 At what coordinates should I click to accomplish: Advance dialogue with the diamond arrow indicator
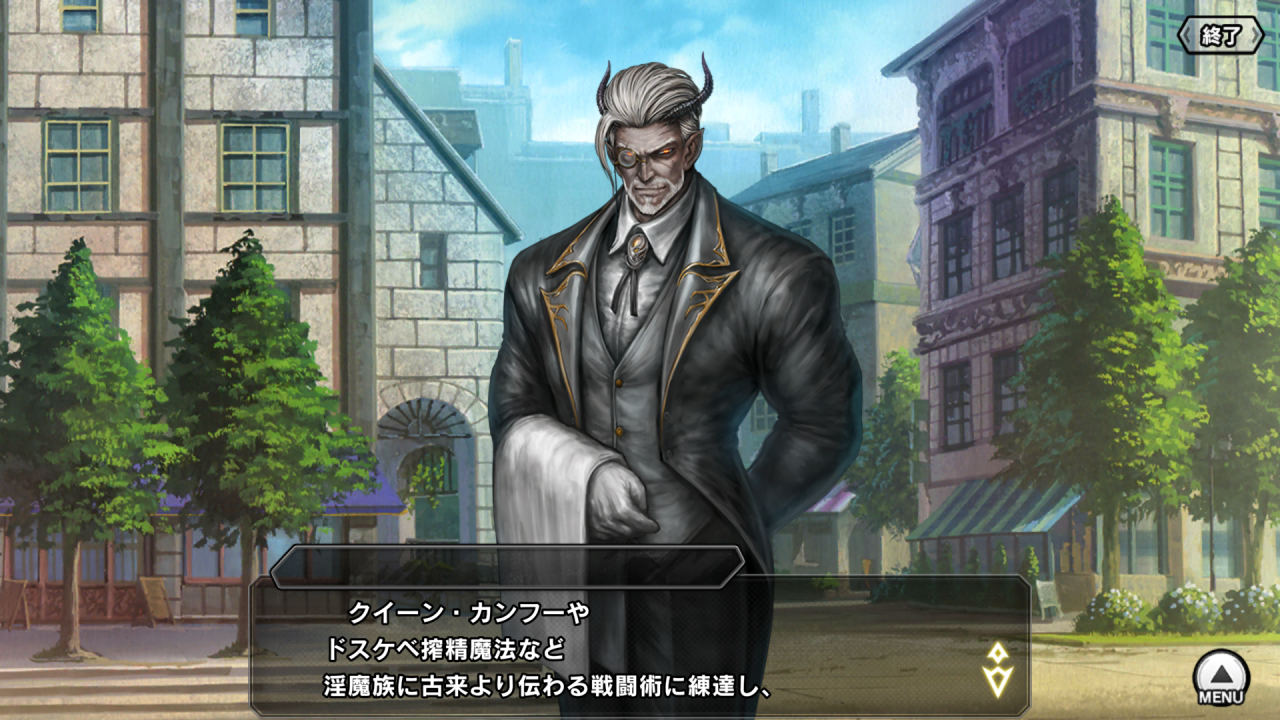click(x=997, y=669)
